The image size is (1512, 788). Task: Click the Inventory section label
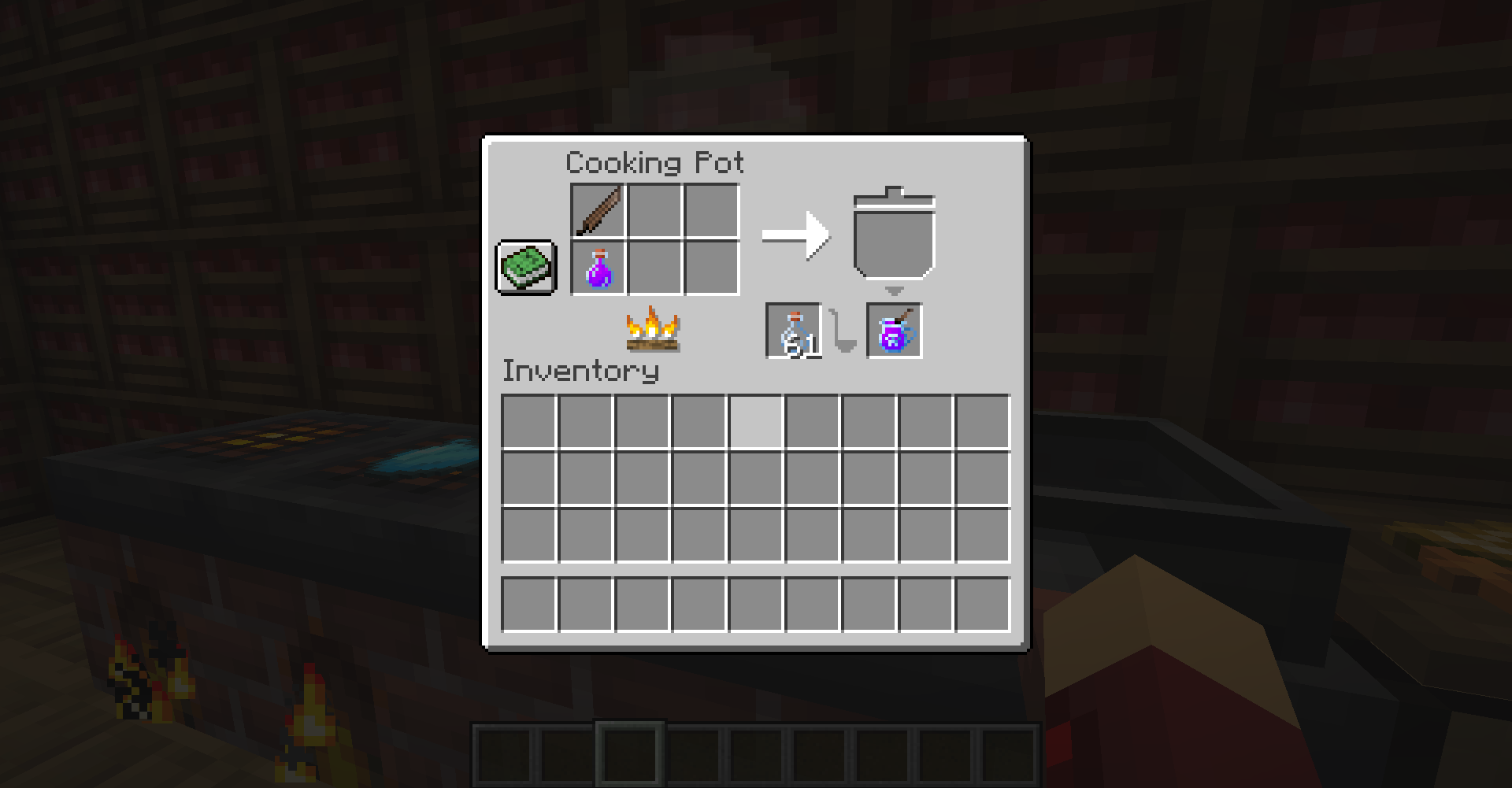pyautogui.click(x=580, y=371)
